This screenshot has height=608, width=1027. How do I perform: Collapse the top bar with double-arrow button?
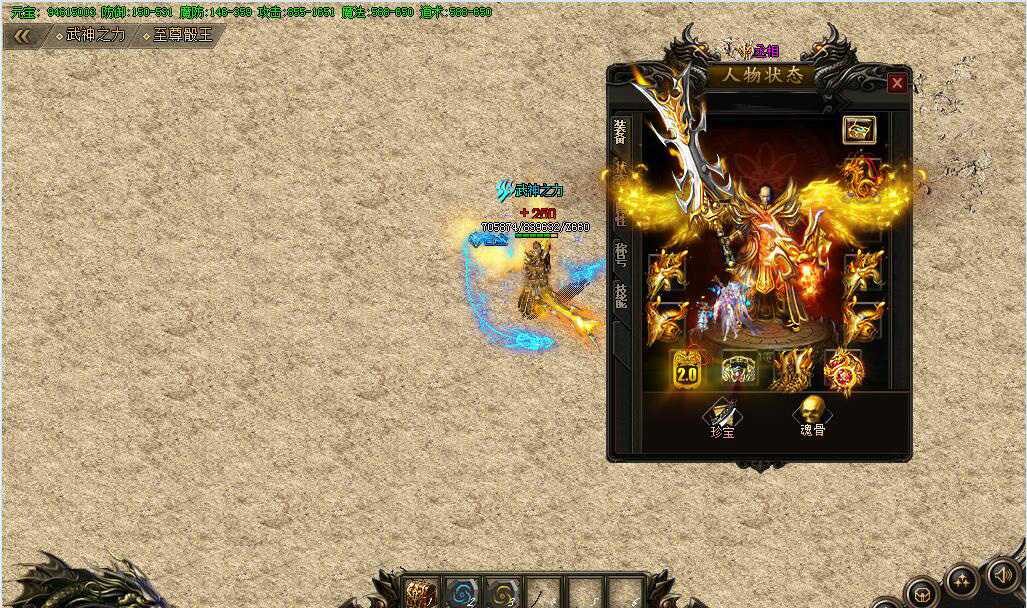22,36
